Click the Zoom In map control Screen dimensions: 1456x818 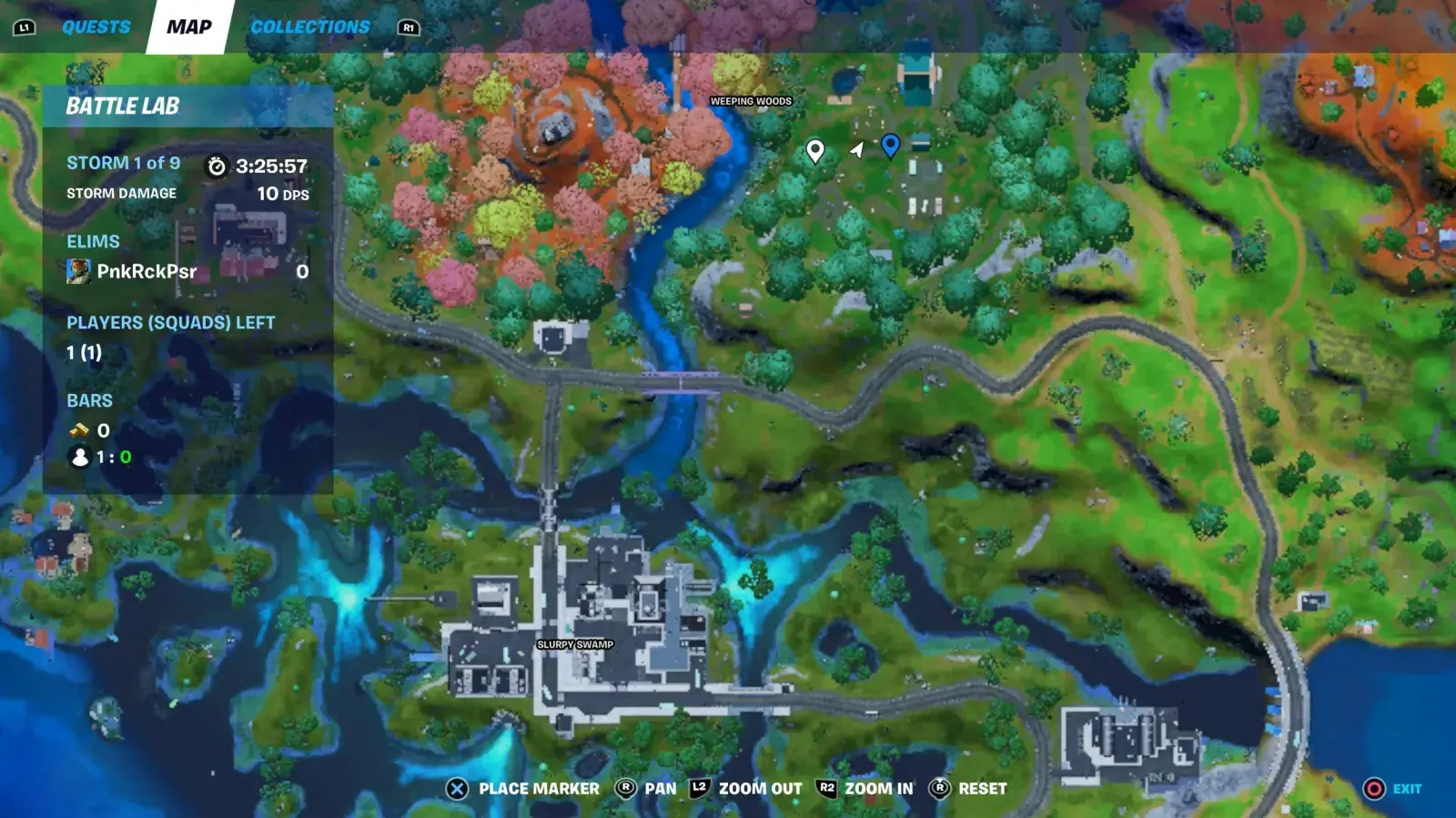click(x=865, y=789)
